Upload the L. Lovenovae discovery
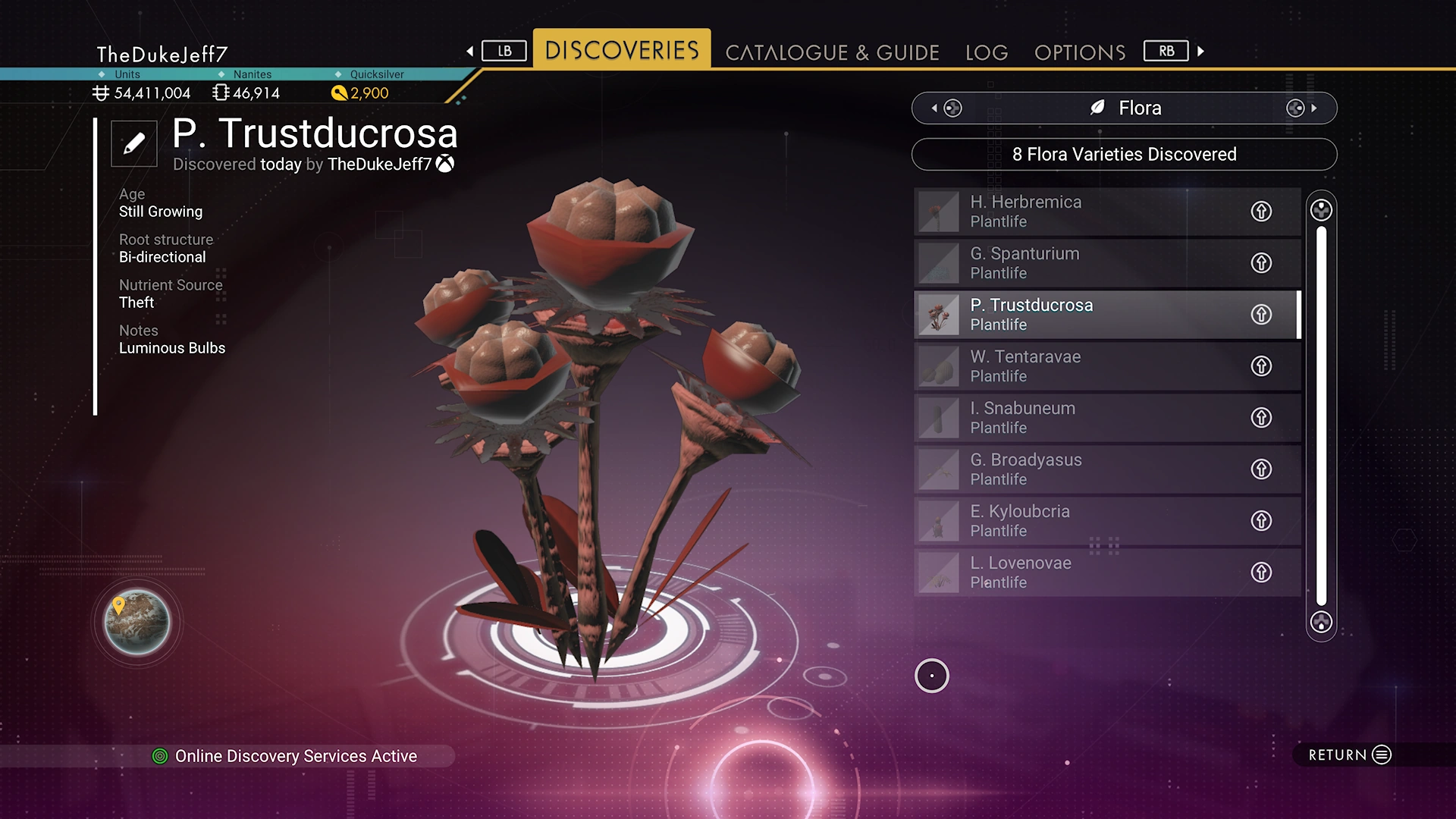The height and width of the screenshot is (819, 1456). click(1261, 573)
